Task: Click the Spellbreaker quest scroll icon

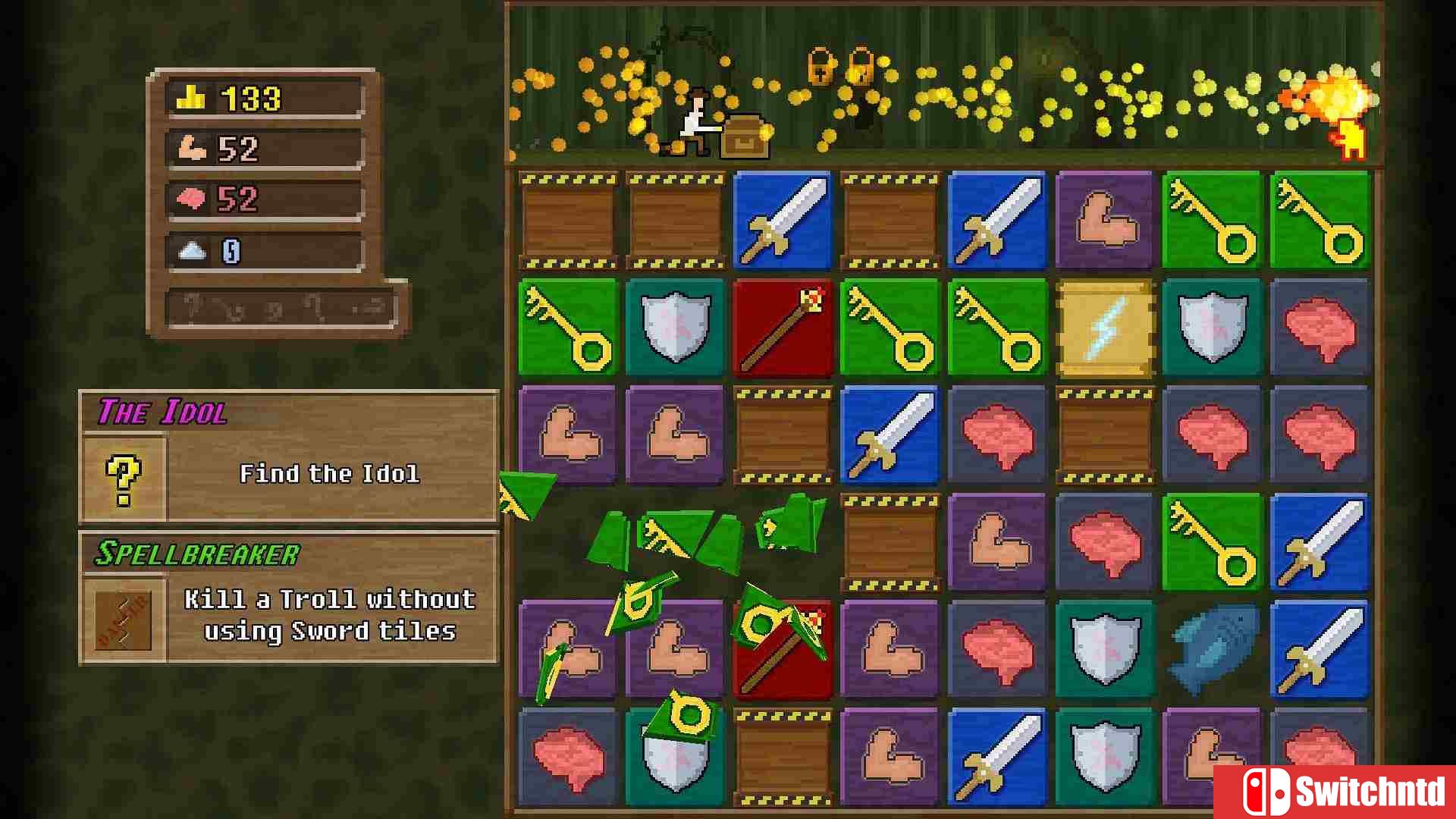Action: coord(124,617)
